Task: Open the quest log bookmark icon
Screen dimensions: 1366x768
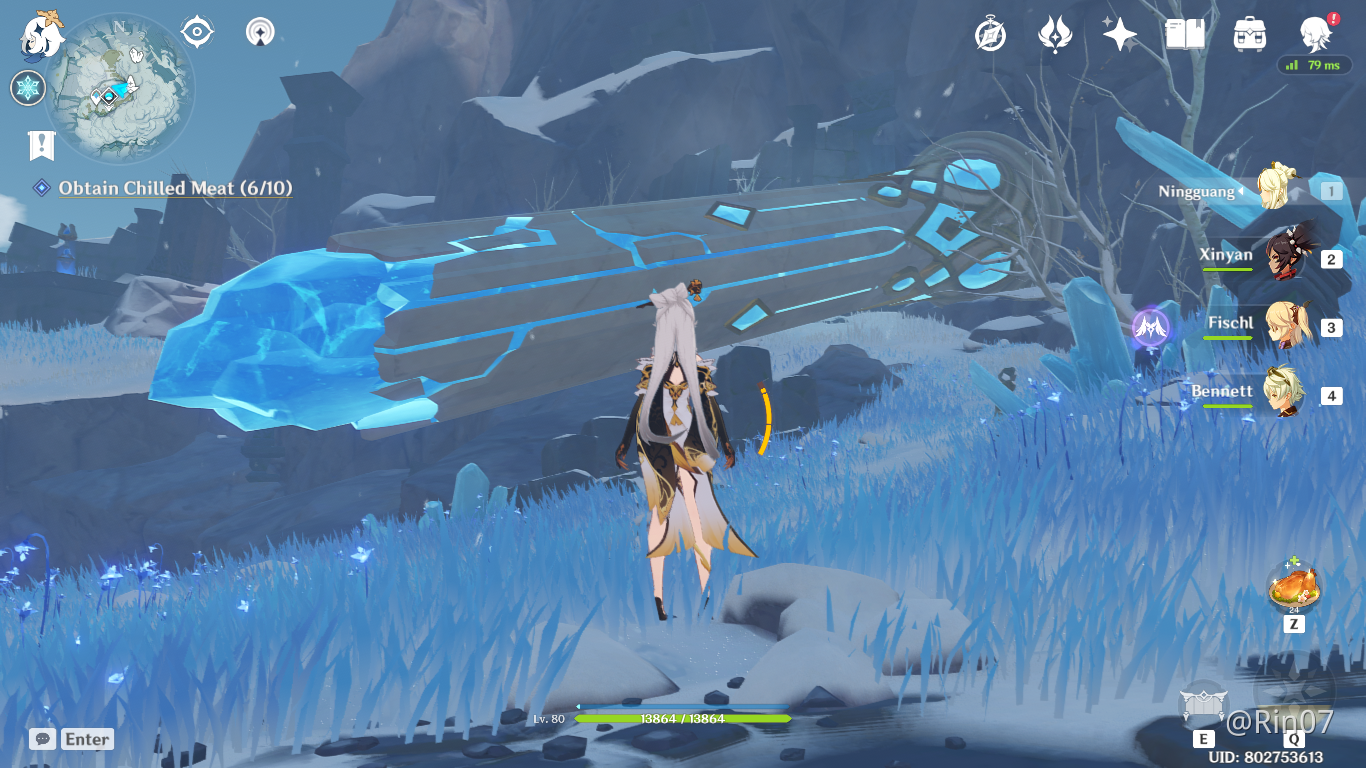Action: (40, 146)
